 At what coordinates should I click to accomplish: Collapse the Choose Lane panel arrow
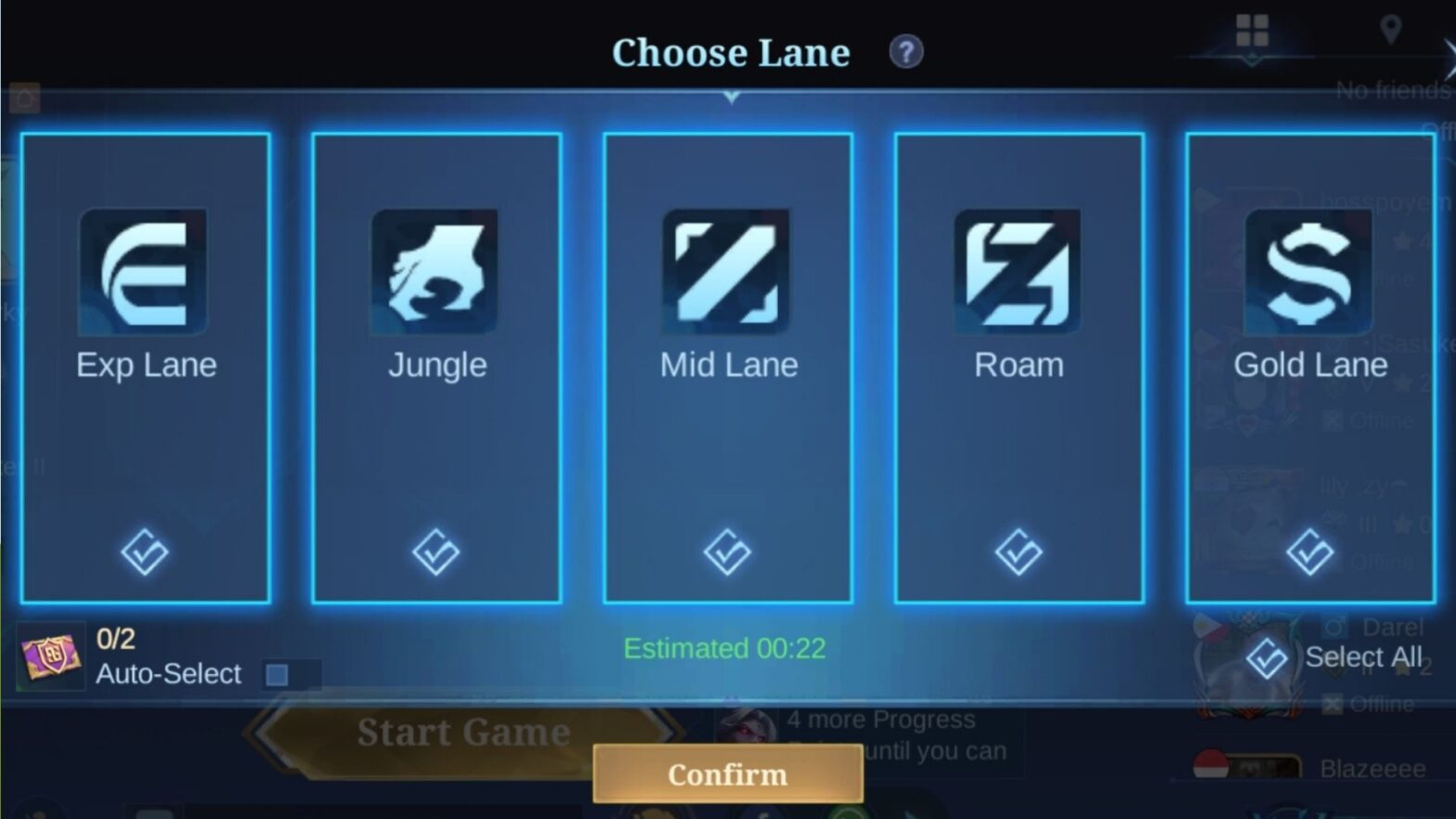(734, 96)
